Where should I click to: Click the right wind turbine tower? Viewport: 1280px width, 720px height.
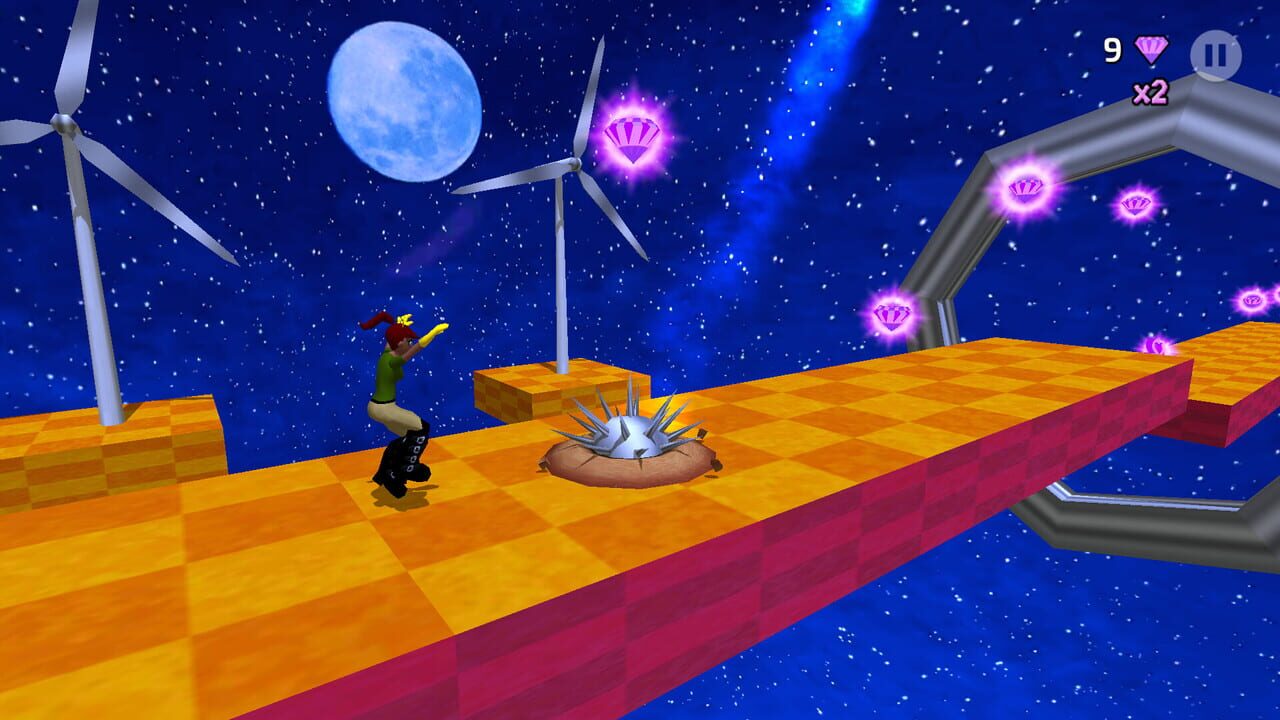[x=562, y=290]
